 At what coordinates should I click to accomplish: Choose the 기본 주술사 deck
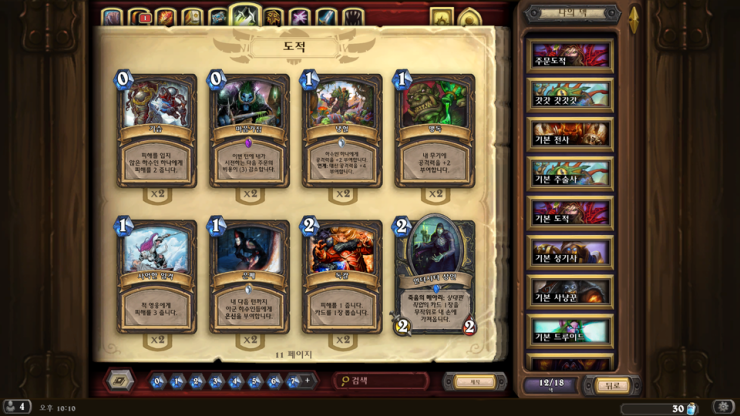click(570, 173)
